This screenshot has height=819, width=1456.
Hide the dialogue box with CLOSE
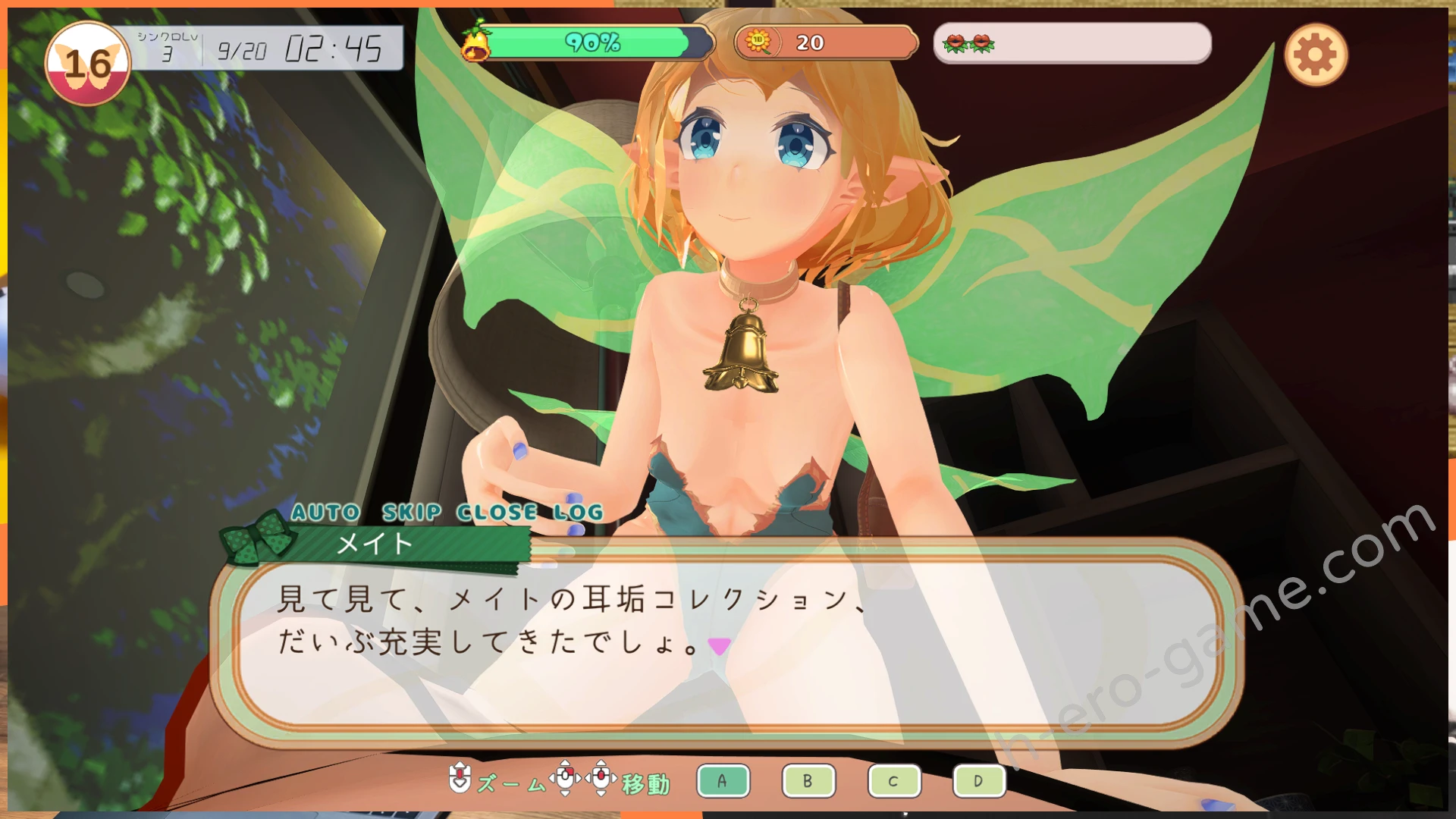coord(497,513)
